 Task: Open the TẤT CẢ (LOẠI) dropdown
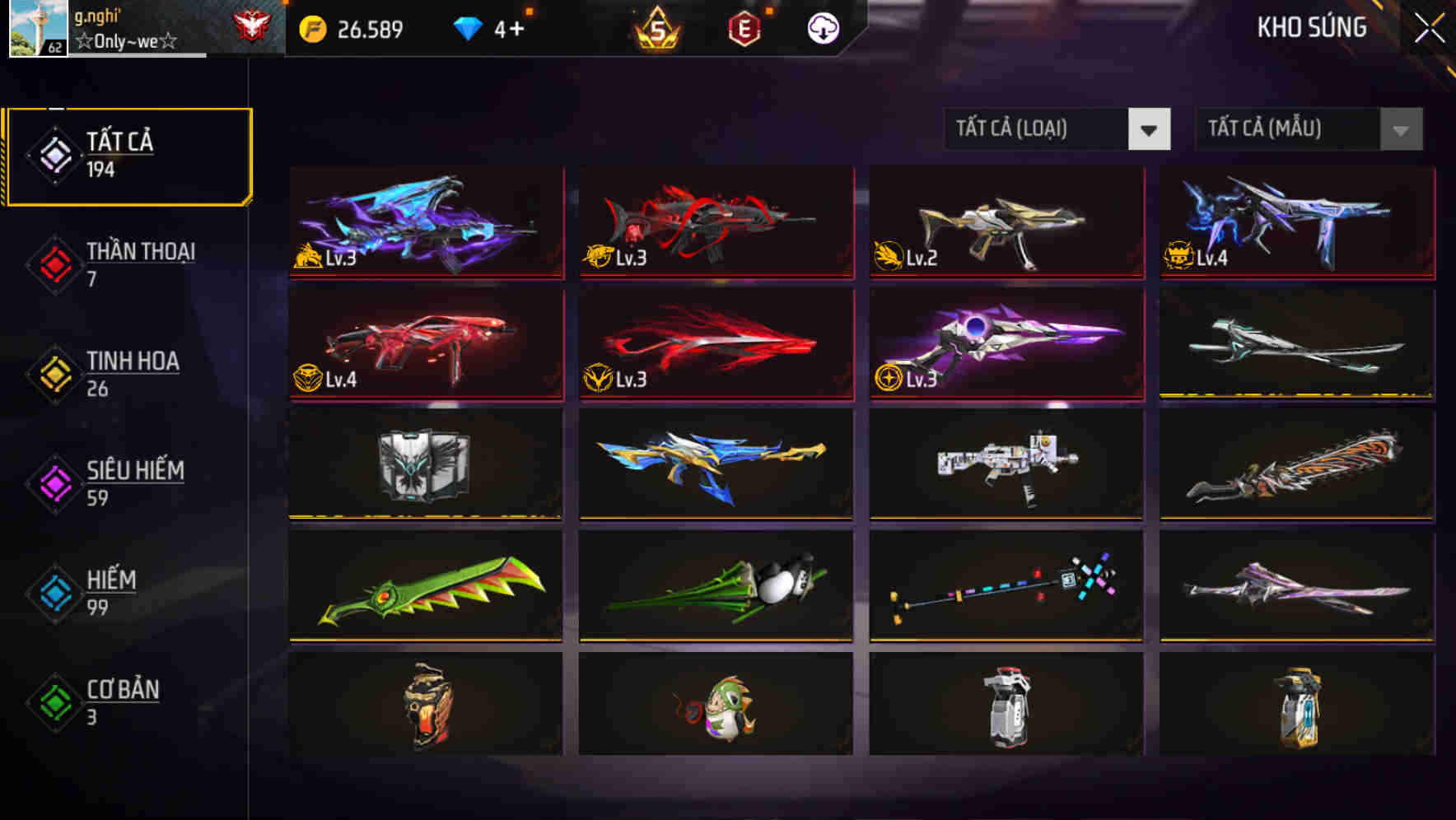1038,129
